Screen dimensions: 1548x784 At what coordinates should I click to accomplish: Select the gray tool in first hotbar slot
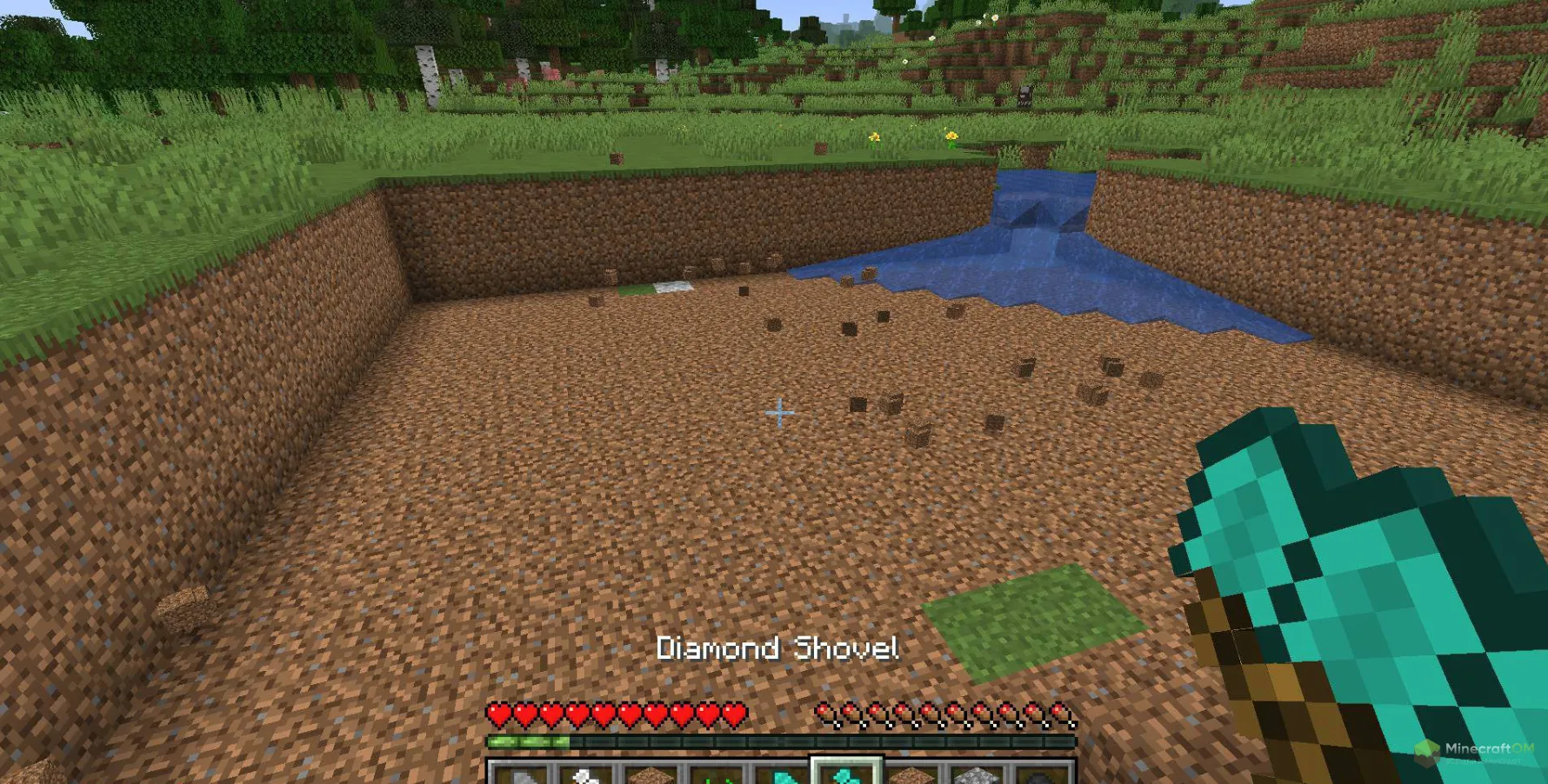[522, 775]
